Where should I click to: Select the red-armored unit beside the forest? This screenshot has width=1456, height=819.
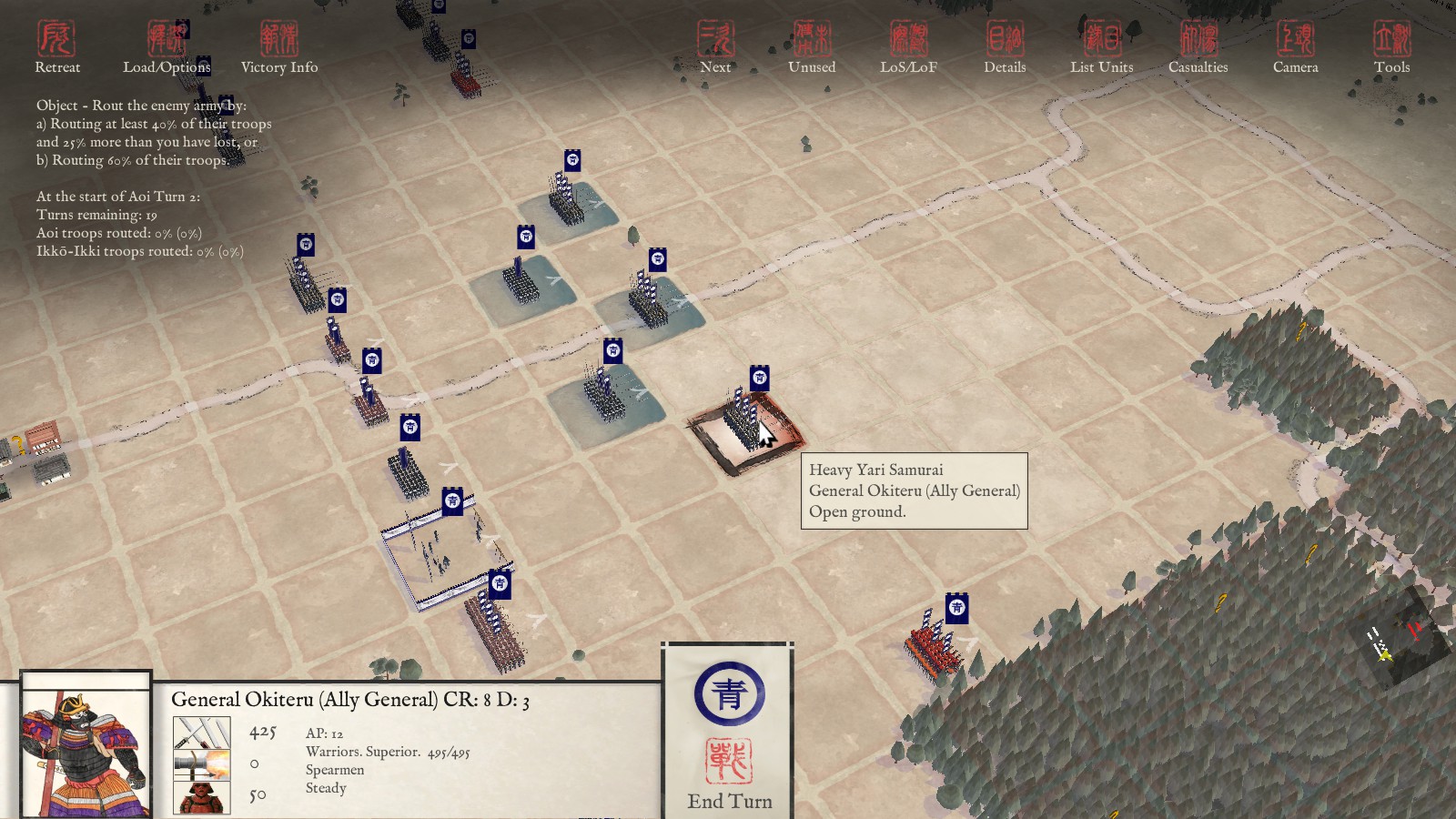[933, 644]
